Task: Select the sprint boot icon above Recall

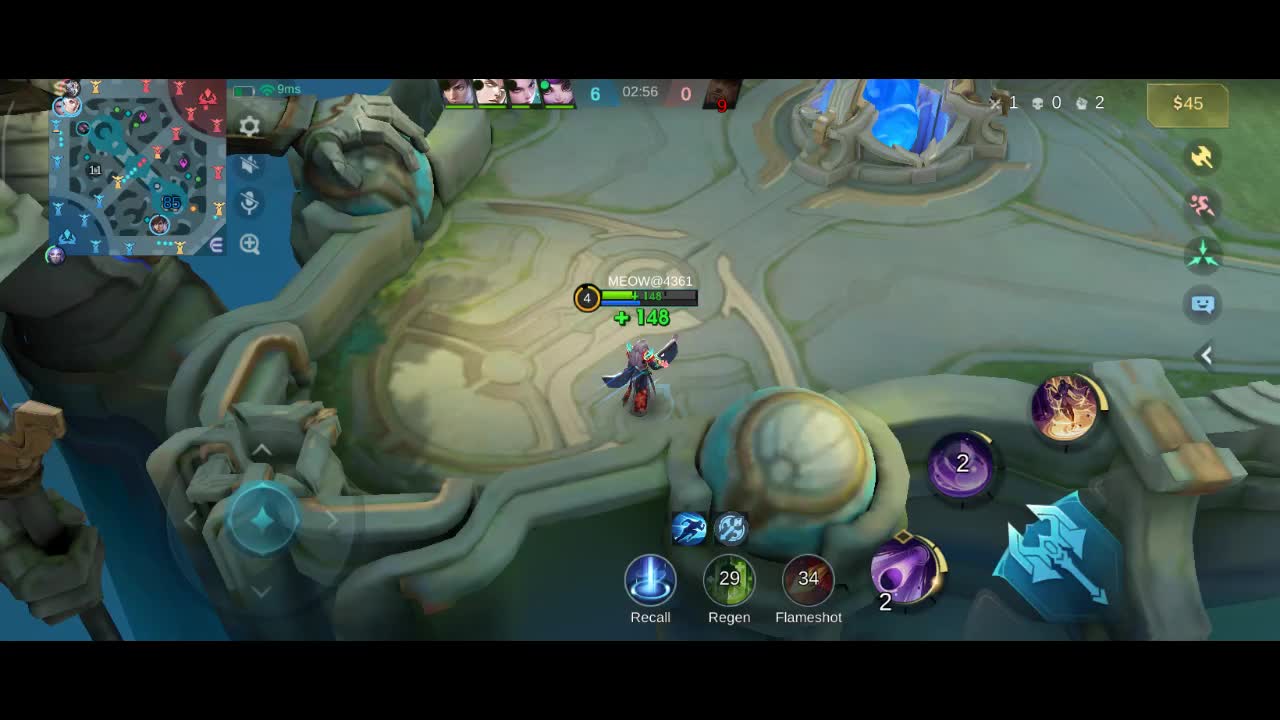Action: 689,528
